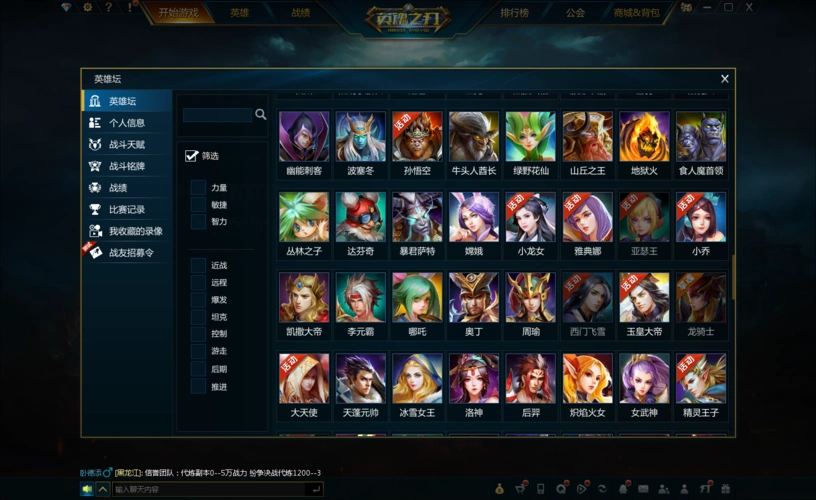The image size is (816, 500).
Task: Pick the 冰雪女王 hero portrait
Action: coord(417,378)
